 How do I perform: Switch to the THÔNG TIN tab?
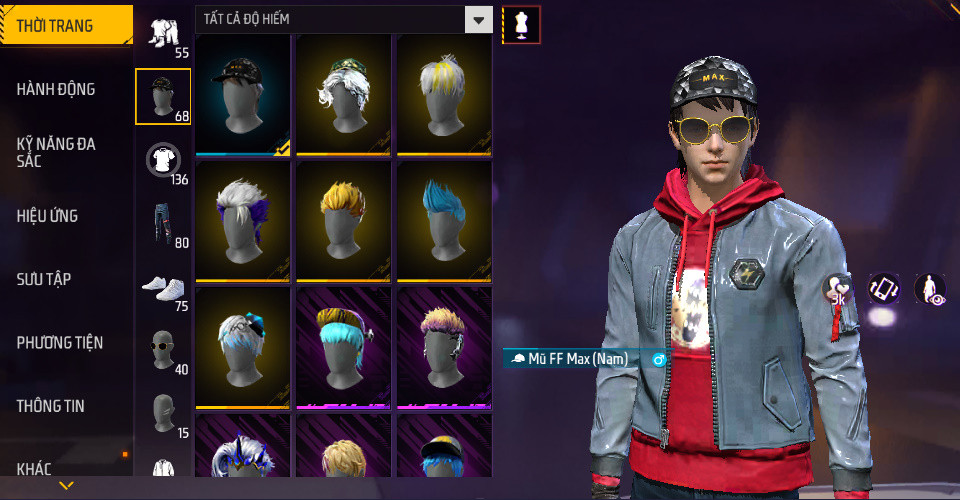(50, 406)
